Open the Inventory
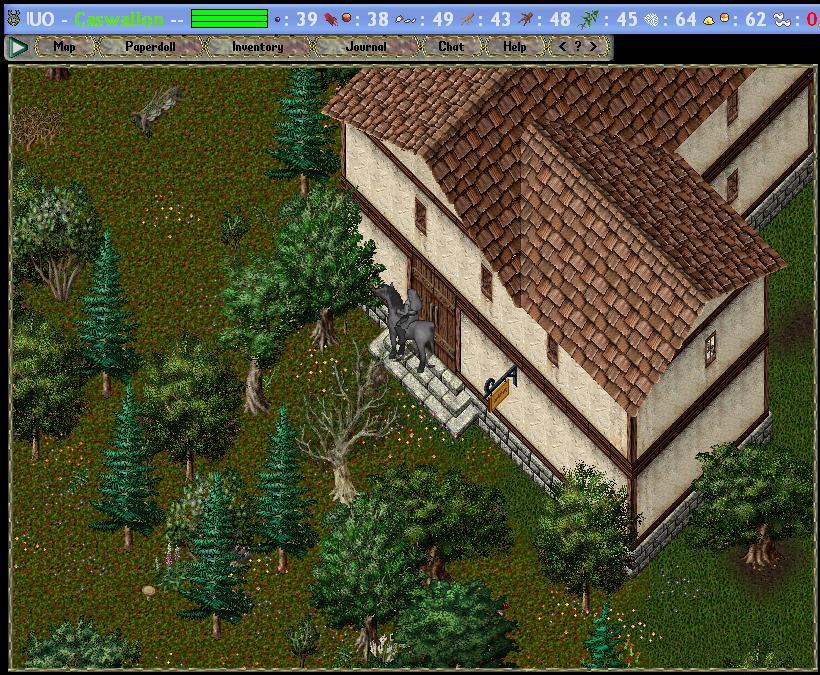Image resolution: width=820 pixels, height=675 pixels. point(257,46)
